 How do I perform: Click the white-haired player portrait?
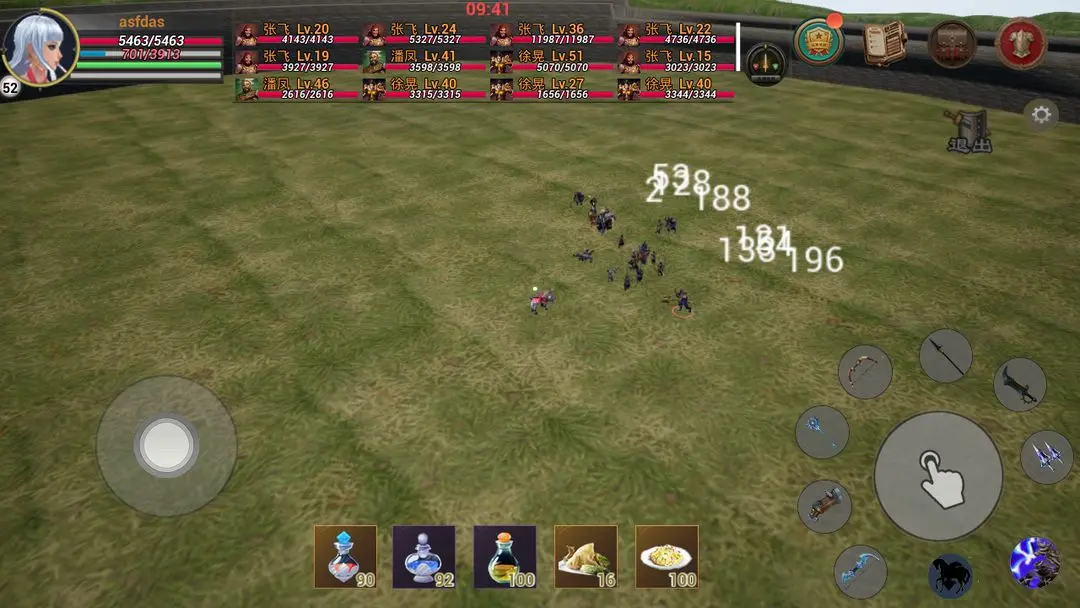(x=40, y=47)
